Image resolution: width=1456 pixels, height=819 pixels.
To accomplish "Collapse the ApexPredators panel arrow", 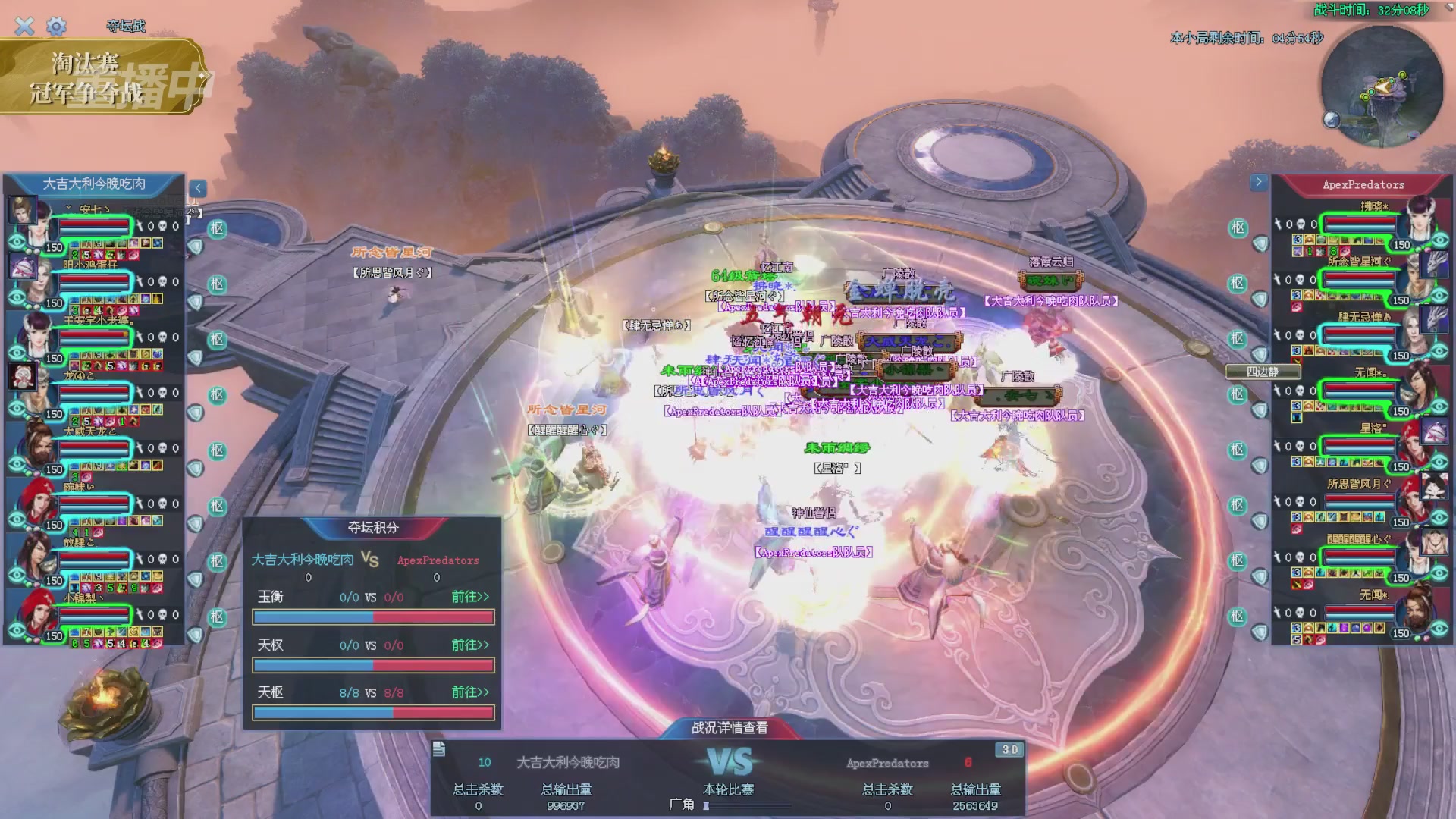I will pos(1259,182).
